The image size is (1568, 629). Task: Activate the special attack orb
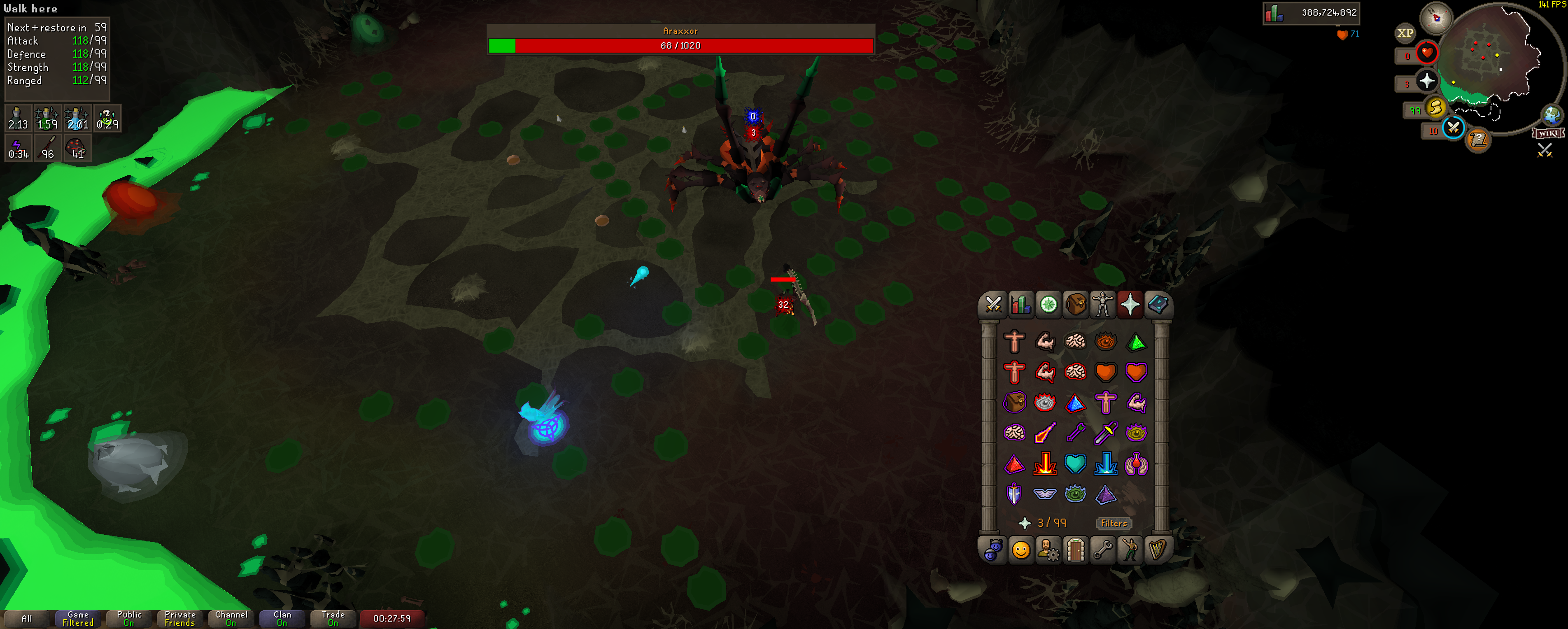click(x=1453, y=128)
